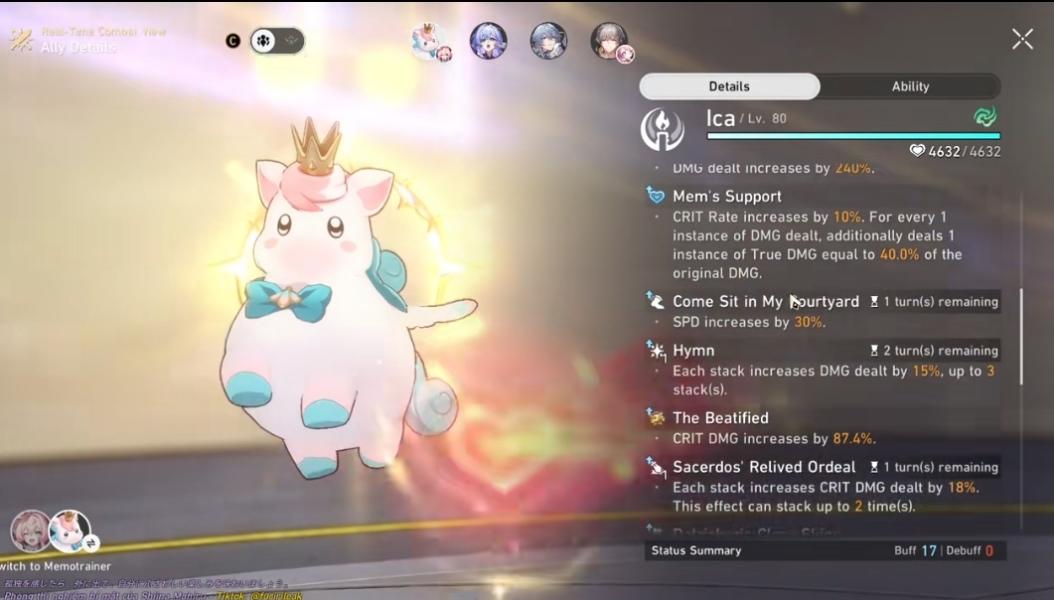Pick the gray-haired ally portrait with pink badge
The height and width of the screenshot is (600, 1054).
[609, 41]
